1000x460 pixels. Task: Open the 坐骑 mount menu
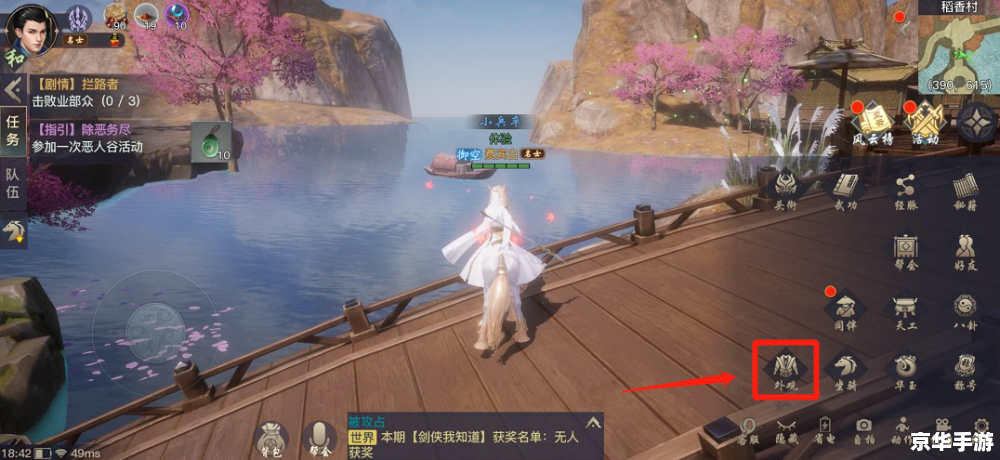tap(846, 367)
